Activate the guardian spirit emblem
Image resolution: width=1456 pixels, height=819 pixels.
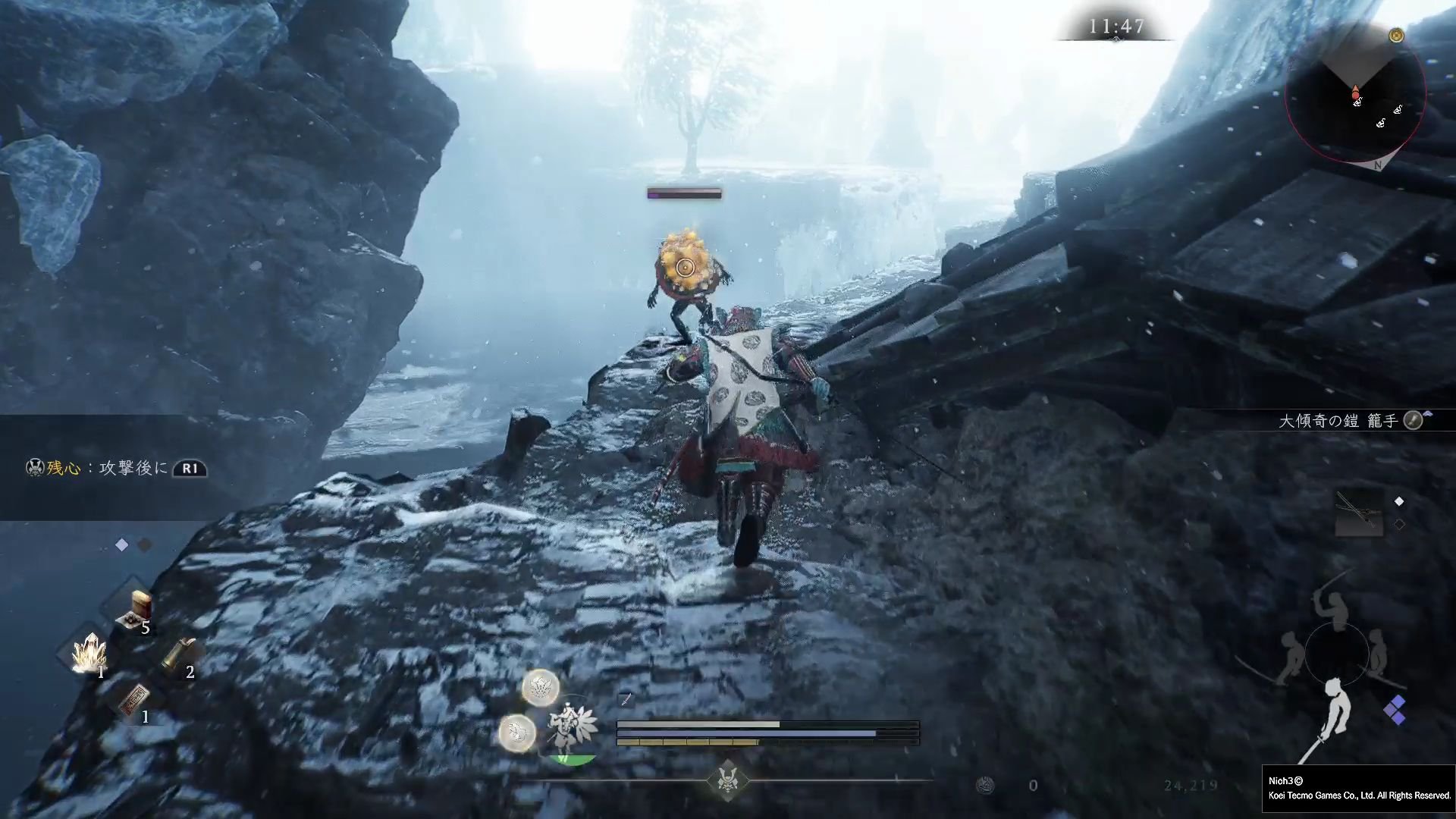tap(571, 728)
